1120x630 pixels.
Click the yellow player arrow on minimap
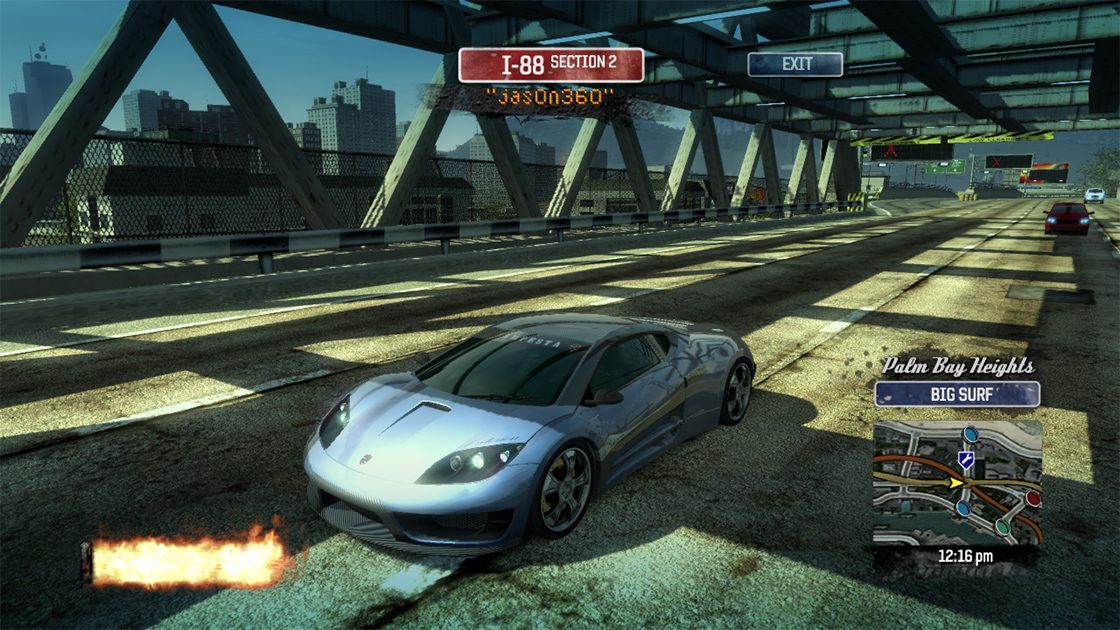pyautogui.click(x=957, y=483)
